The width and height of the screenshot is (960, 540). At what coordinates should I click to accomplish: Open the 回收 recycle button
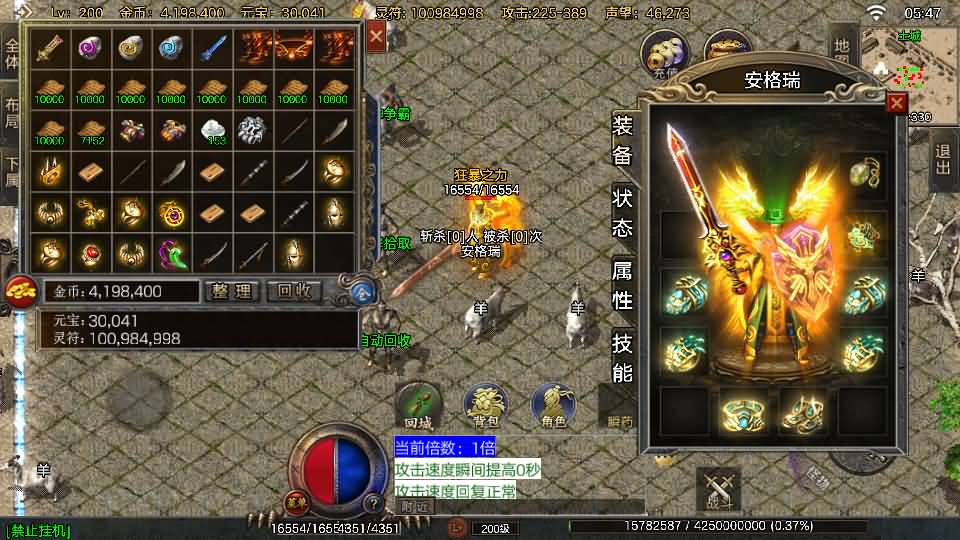point(296,291)
